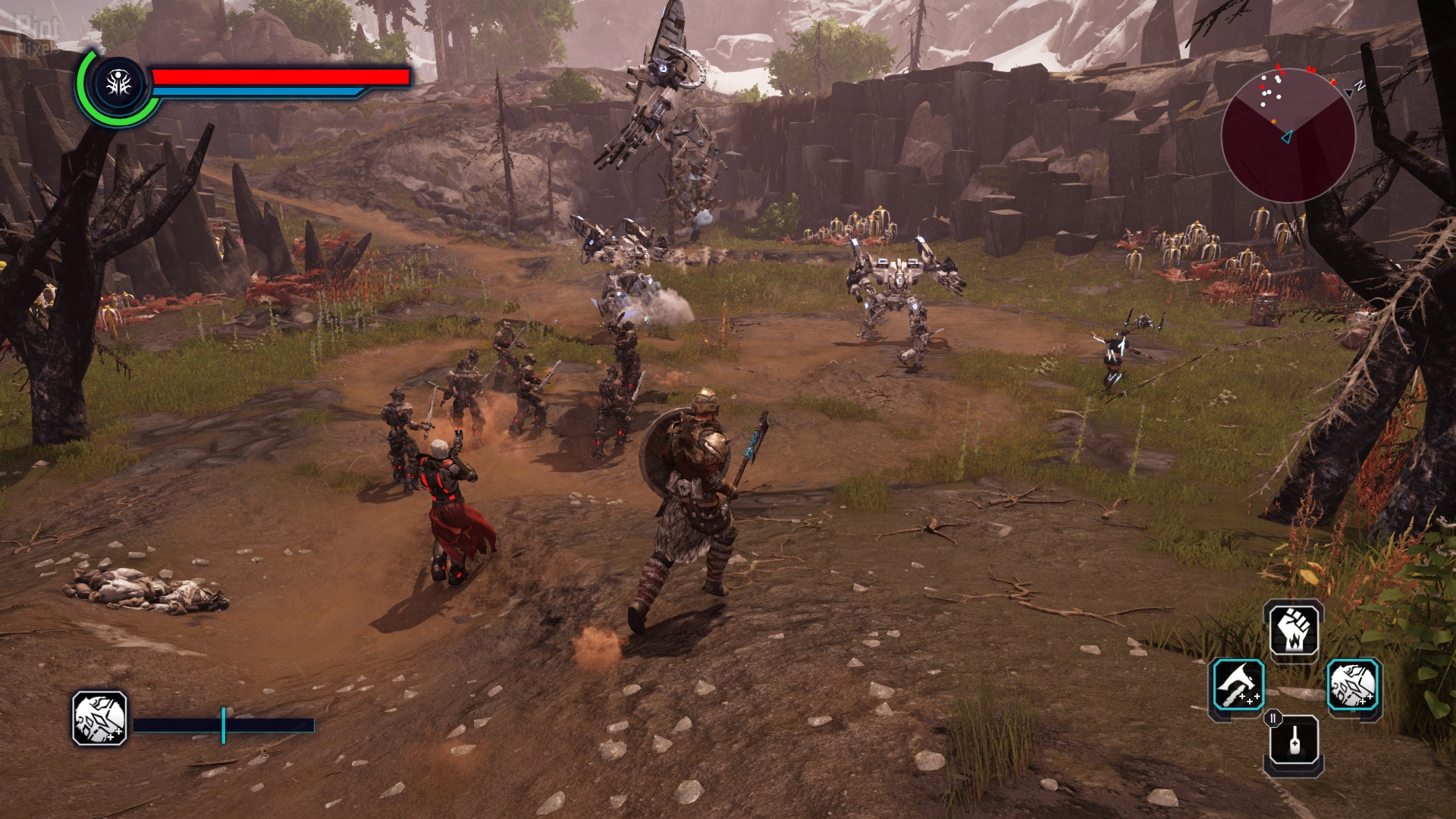
Task: Click the shield icon beside the charge bar
Action: 100,718
